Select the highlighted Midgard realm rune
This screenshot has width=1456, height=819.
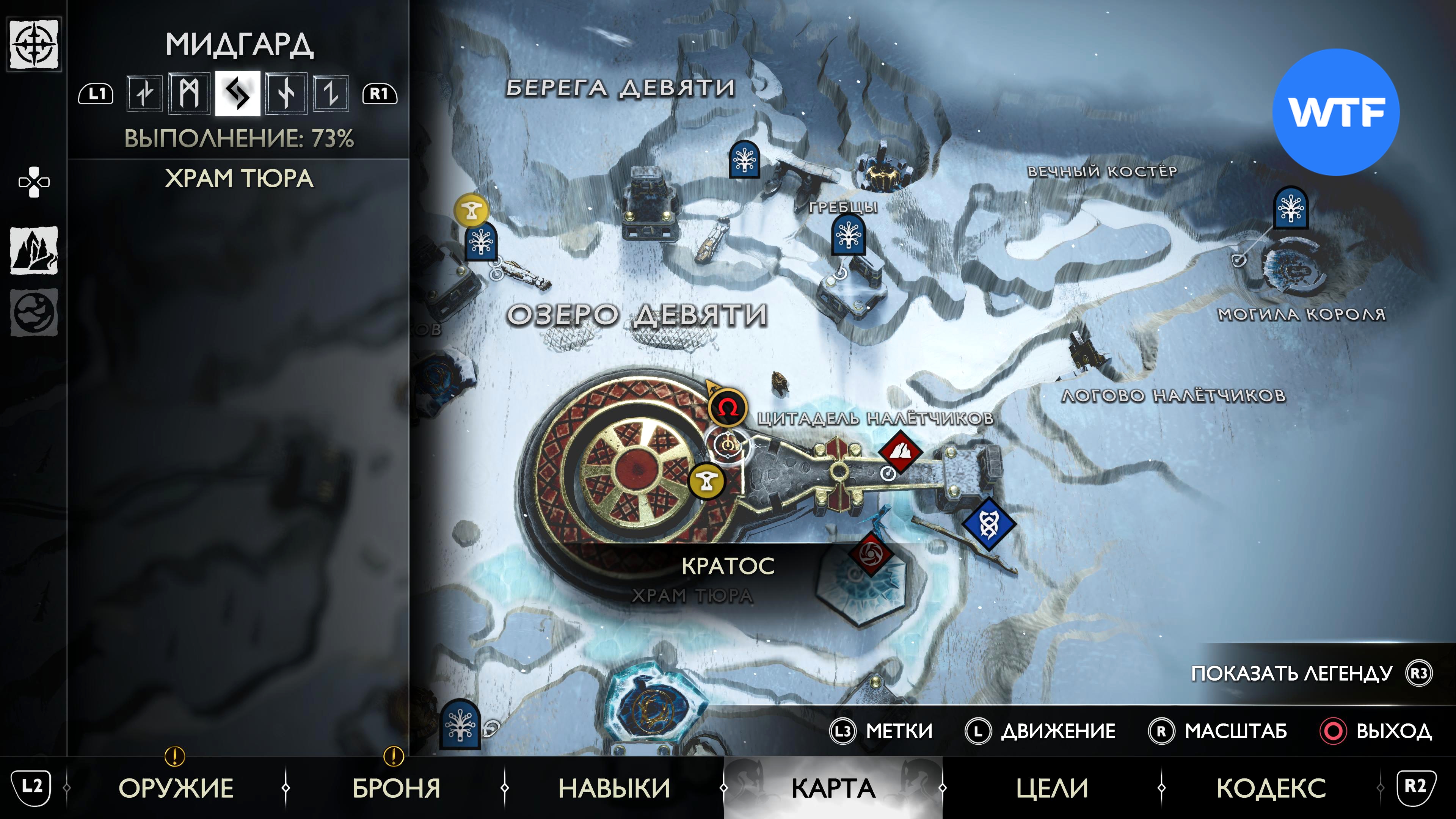click(237, 93)
